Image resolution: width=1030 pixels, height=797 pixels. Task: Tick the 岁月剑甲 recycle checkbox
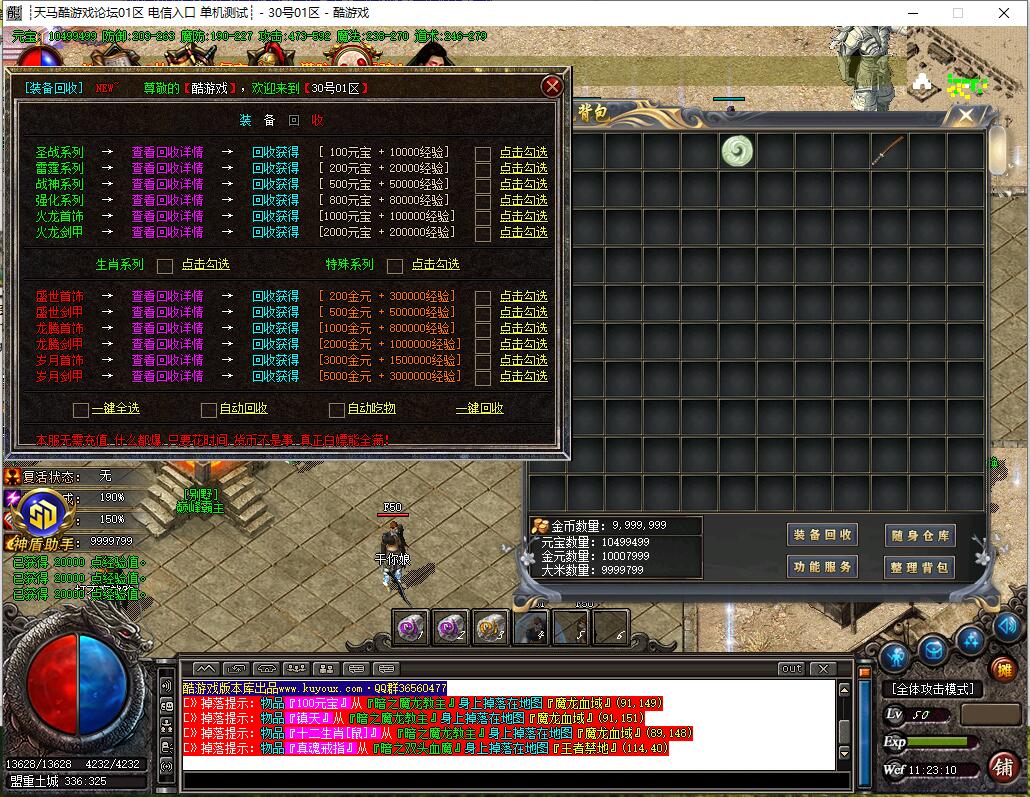coord(483,377)
